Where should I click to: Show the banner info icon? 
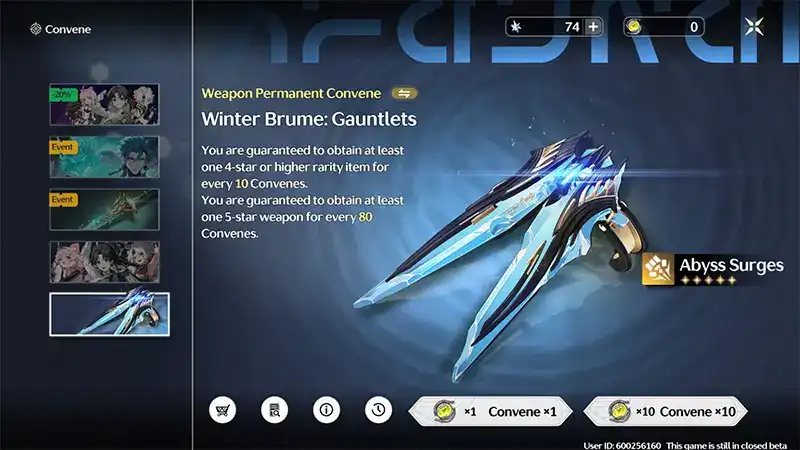coord(325,409)
